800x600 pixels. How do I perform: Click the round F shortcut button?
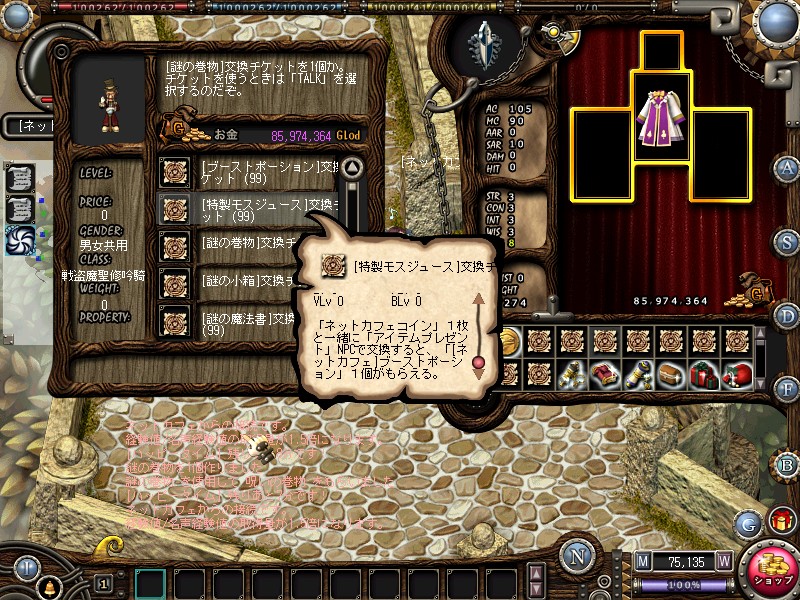pyautogui.click(x=788, y=388)
